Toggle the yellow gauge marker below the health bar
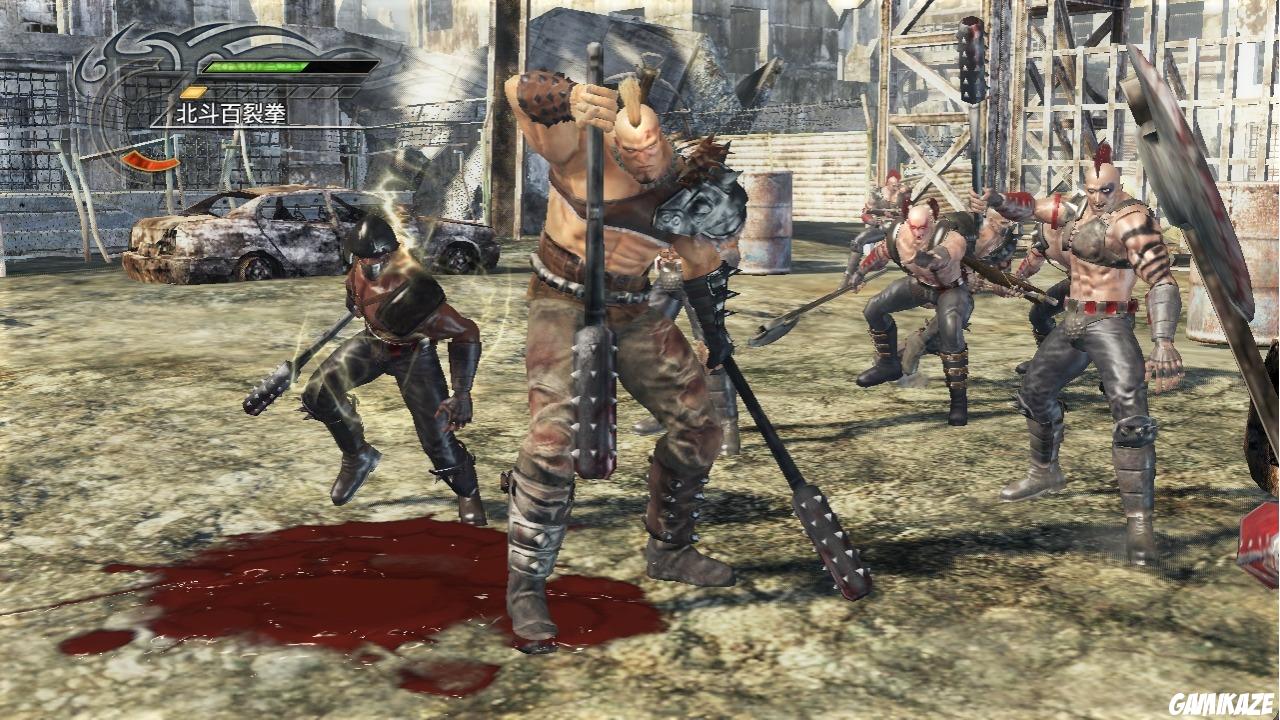 (192, 91)
